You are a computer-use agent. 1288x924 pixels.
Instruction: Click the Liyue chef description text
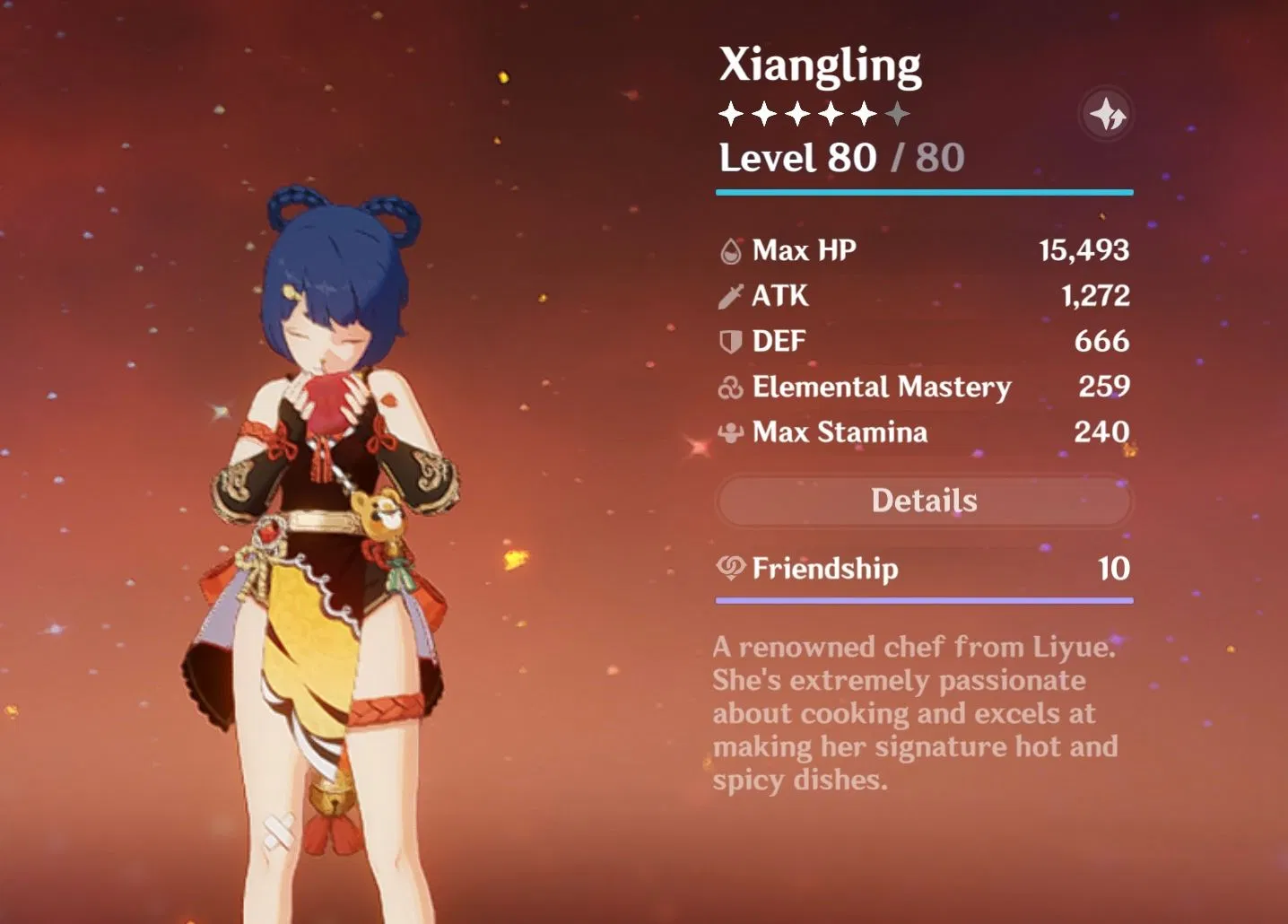pyautogui.click(x=913, y=713)
